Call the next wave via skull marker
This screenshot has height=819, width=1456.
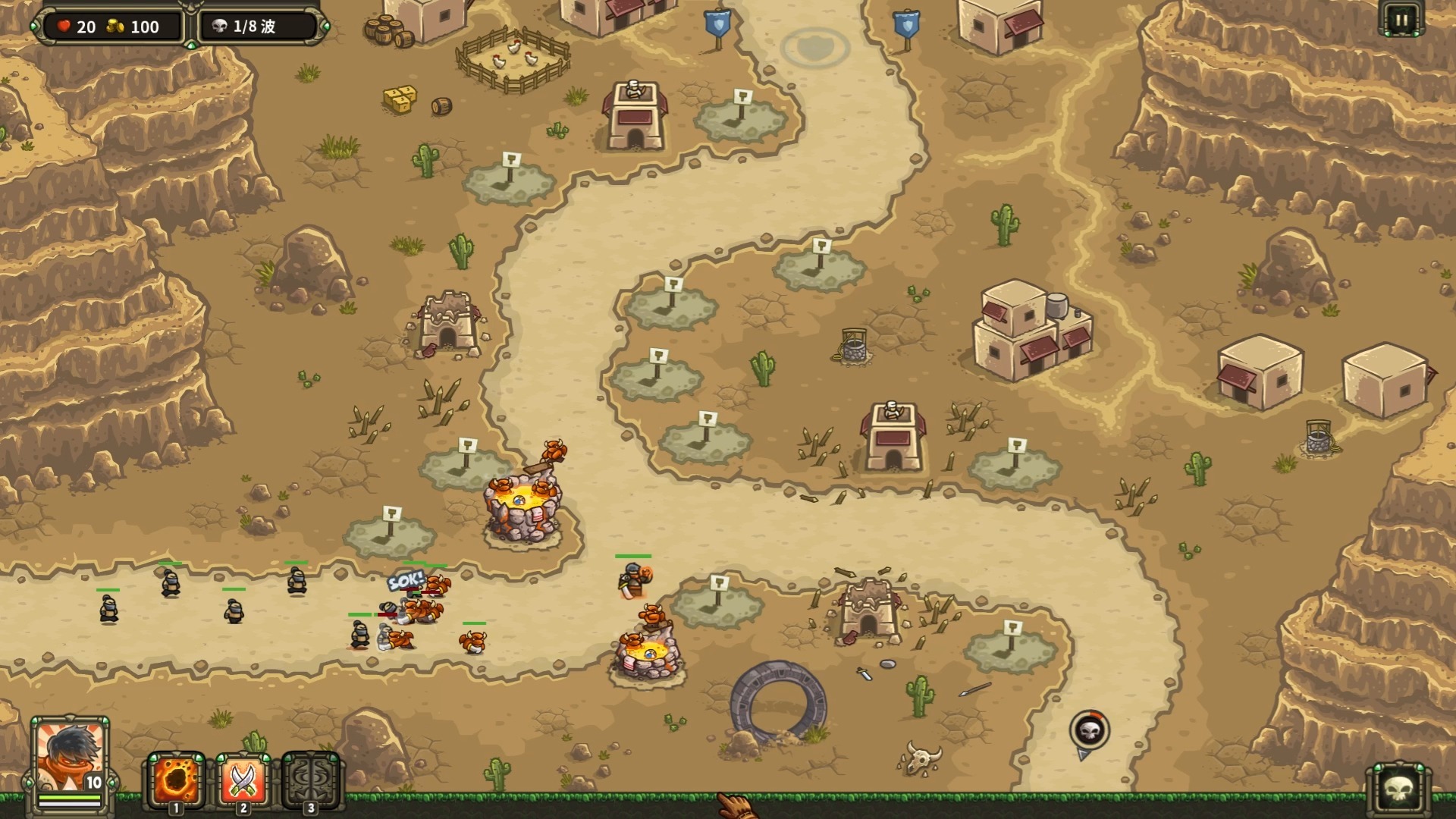pyautogui.click(x=1089, y=730)
